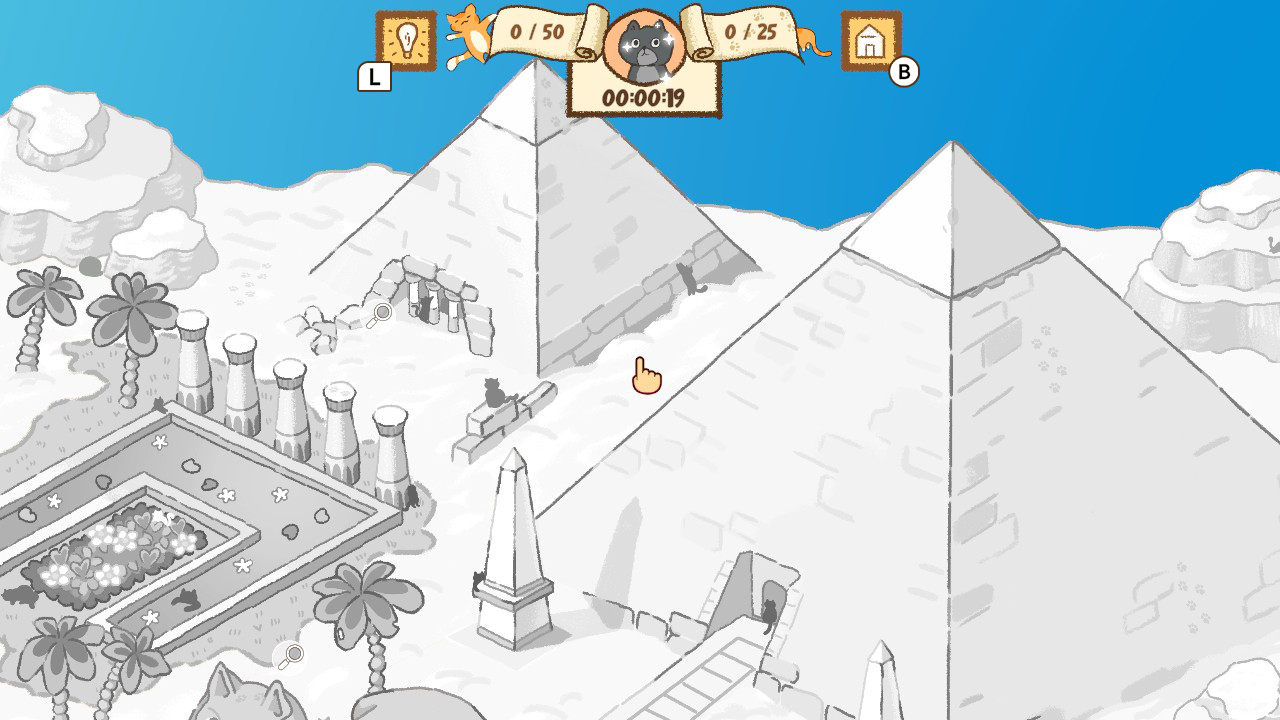This screenshot has height=720, width=1280.
Task: Click the cat climbing the obelisk
Action: 477,581
